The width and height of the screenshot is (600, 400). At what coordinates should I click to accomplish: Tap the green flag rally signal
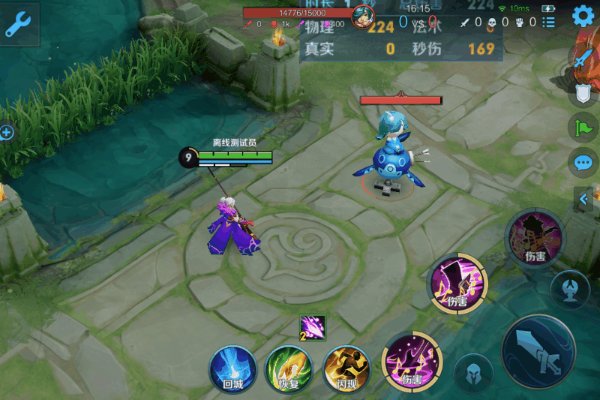[x=582, y=127]
